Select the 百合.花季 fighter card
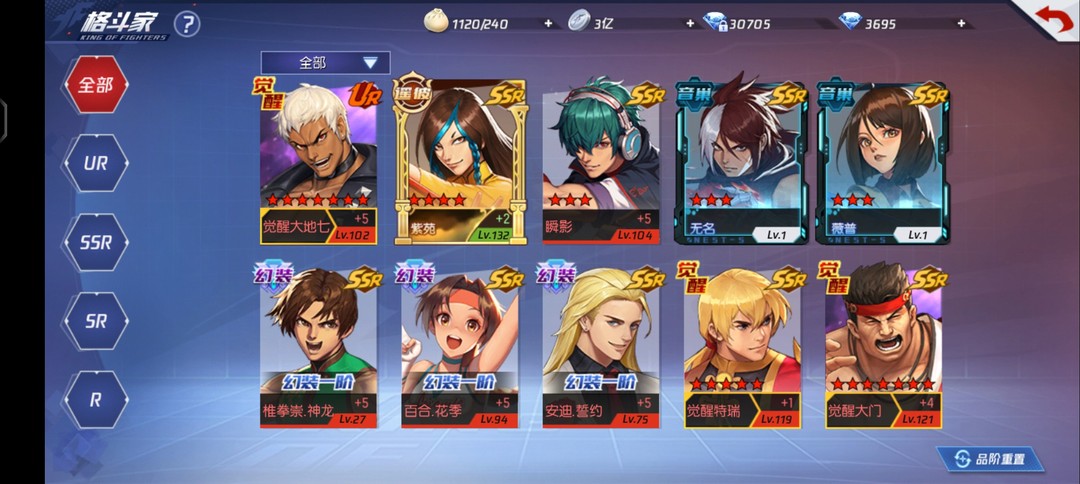 click(x=459, y=347)
